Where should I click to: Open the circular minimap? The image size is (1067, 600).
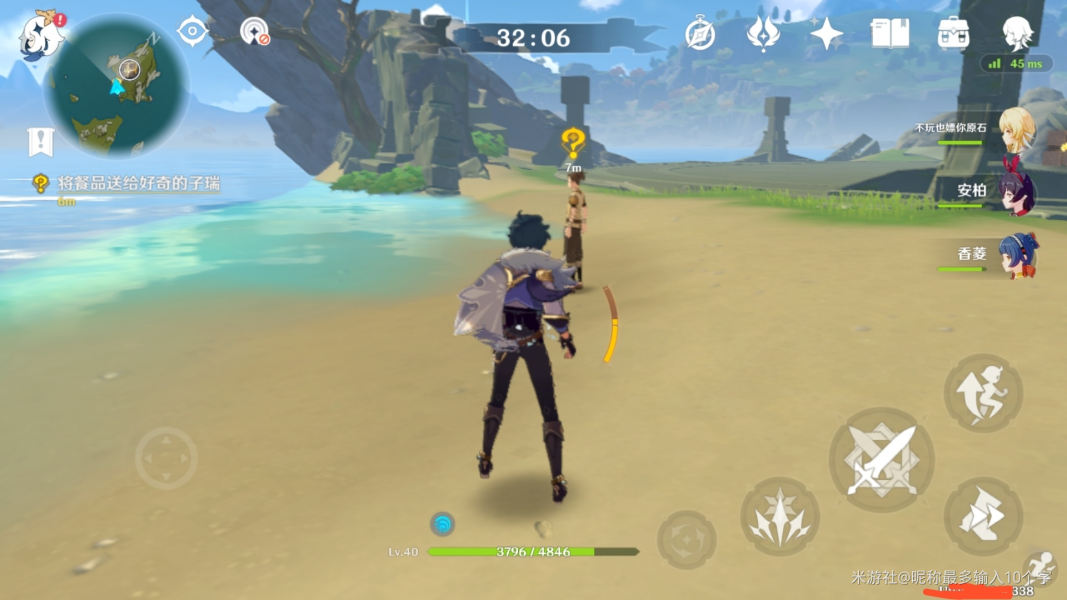click(116, 86)
